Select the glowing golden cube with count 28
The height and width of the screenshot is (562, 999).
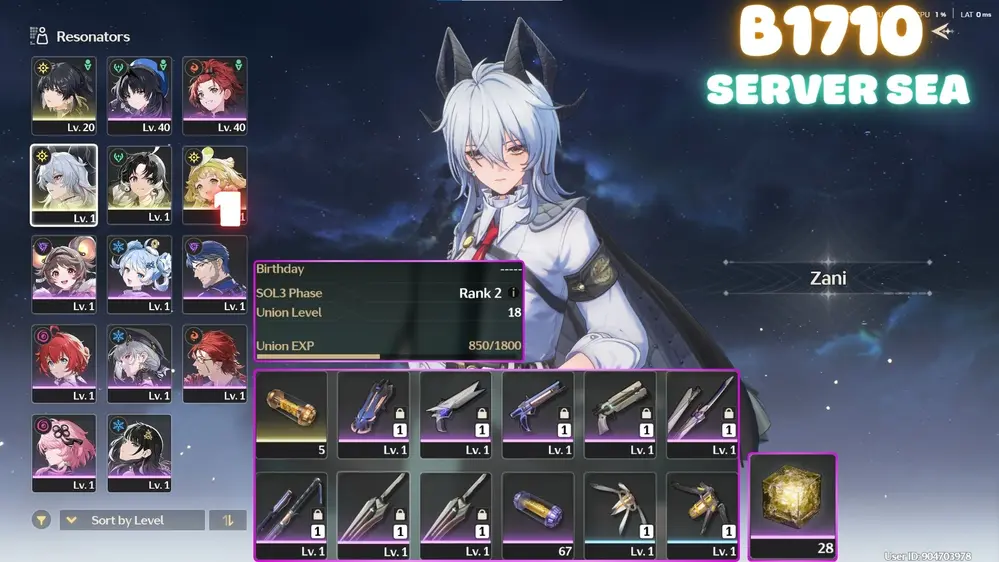click(792, 506)
